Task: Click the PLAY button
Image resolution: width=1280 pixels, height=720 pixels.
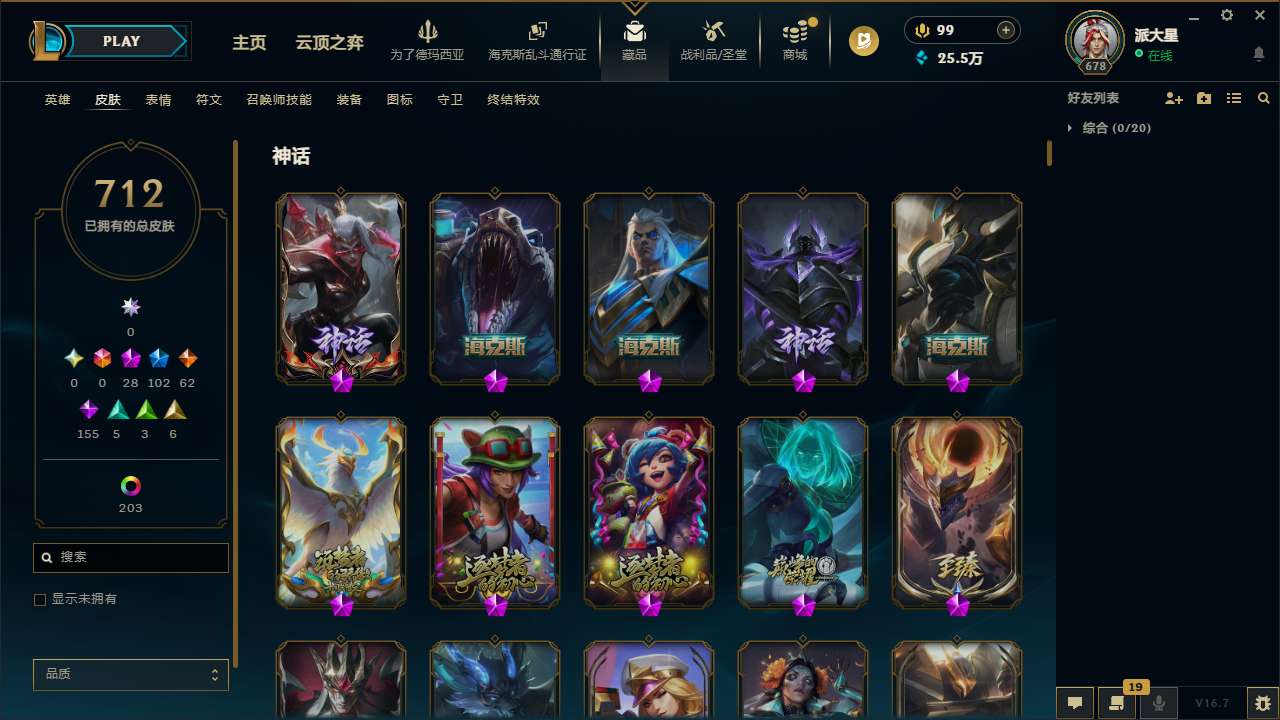Action: tap(121, 41)
